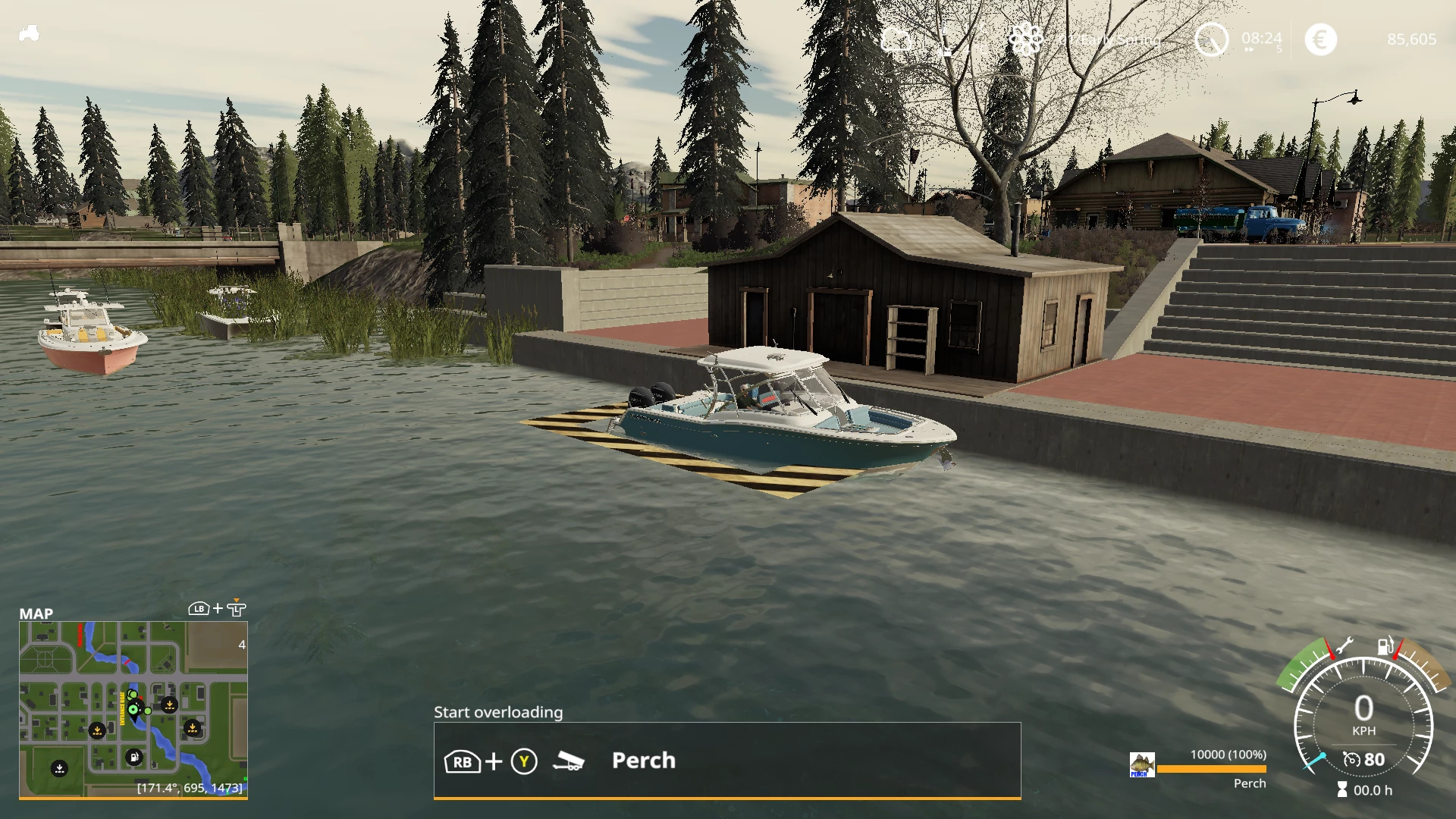Screen dimensions: 1456x819
Task: Click the clock icon beside the time
Action: (1211, 39)
